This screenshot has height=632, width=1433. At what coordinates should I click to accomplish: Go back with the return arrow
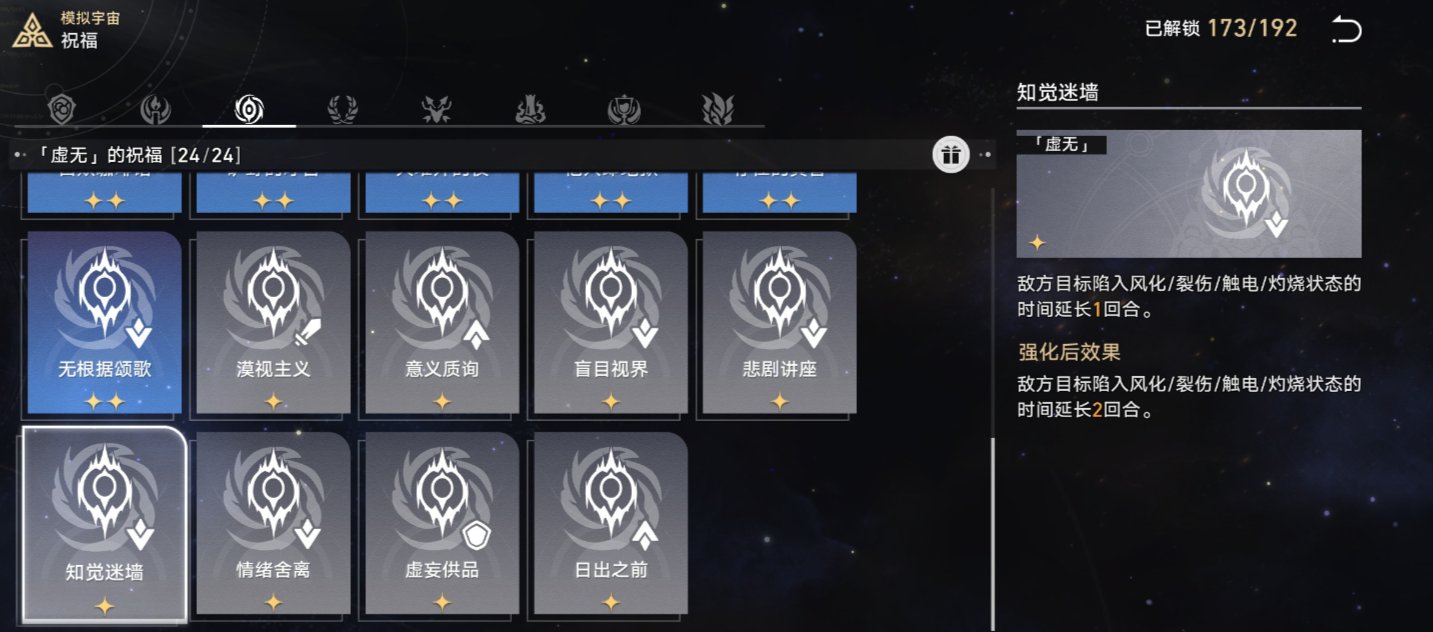pos(1346,30)
